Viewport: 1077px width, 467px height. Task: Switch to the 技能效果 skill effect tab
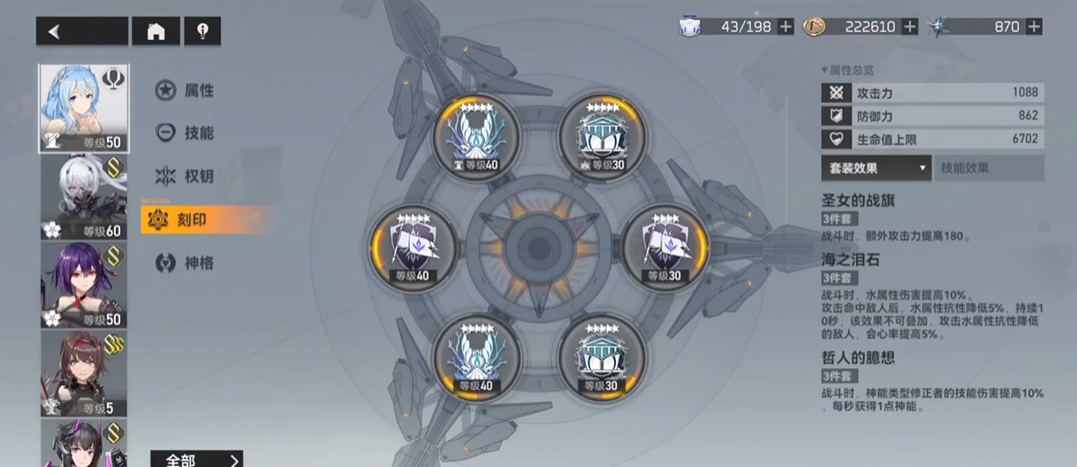pyautogui.click(x=990, y=168)
